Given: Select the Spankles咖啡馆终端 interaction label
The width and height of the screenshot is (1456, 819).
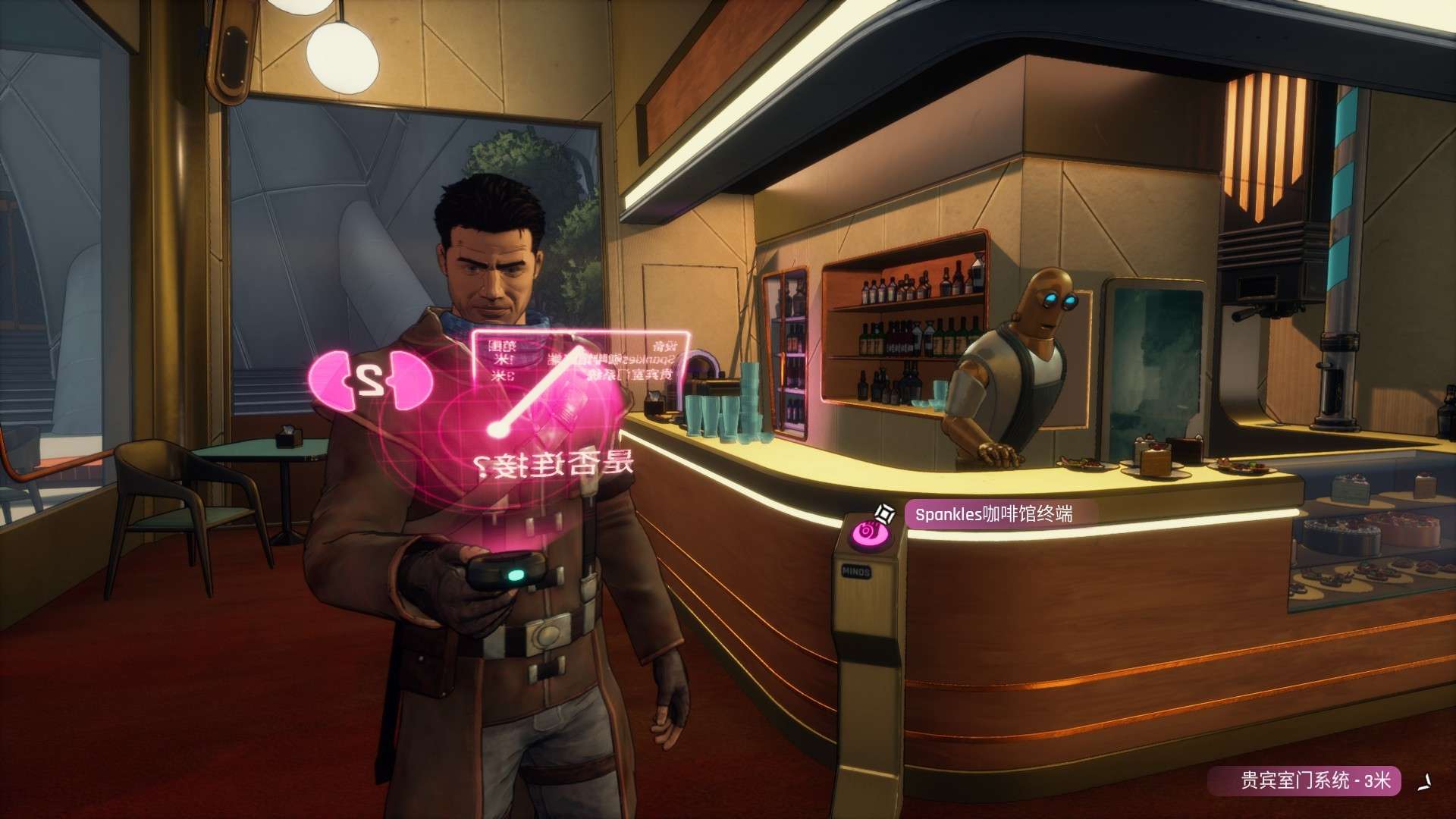Looking at the screenshot, I should (x=993, y=514).
